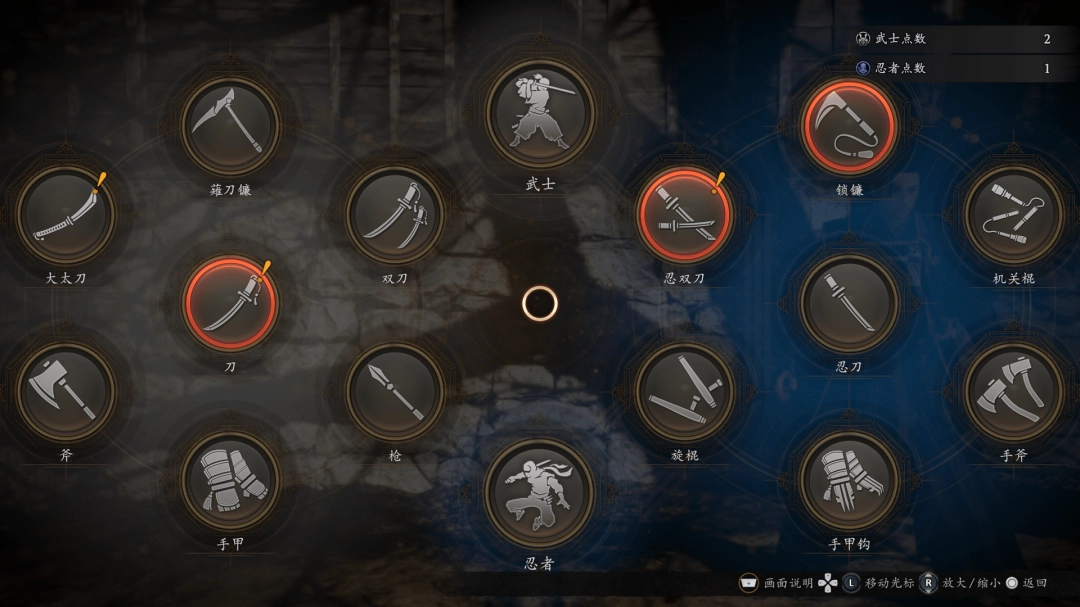Choose the 斧 axe weapon node
This screenshot has width=1080, height=607.
coord(66,391)
